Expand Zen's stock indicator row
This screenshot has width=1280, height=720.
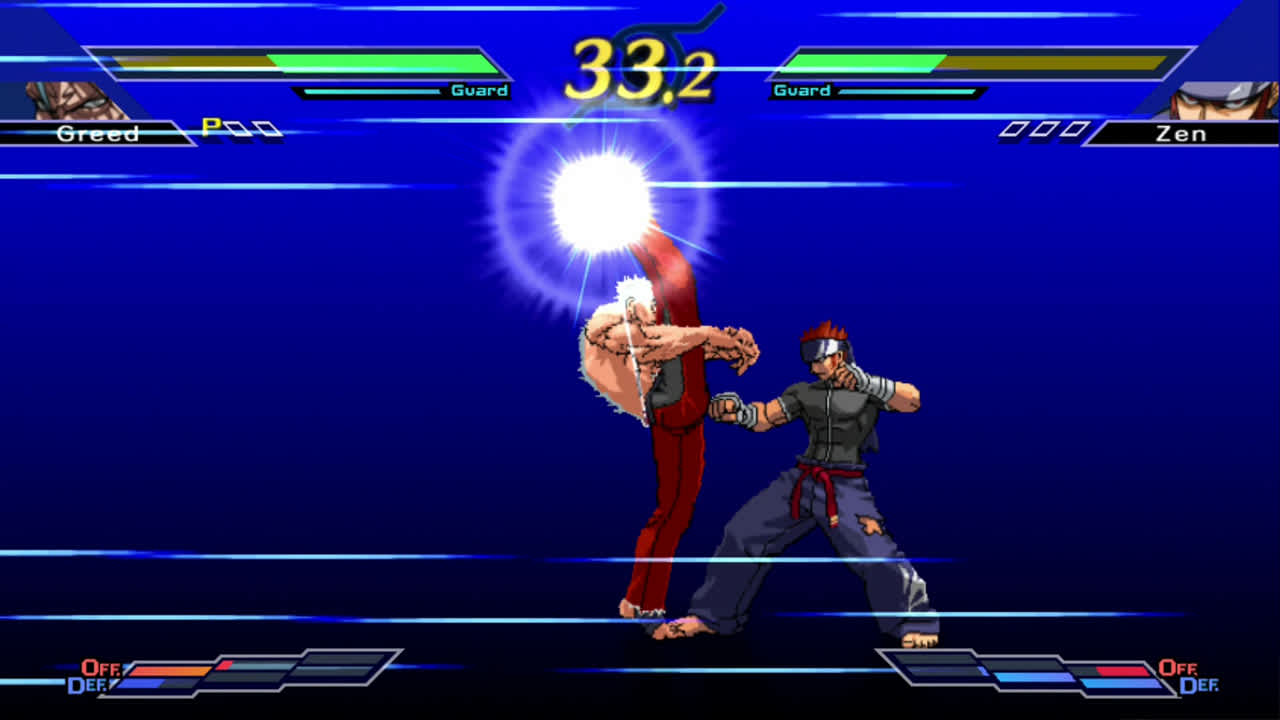1045,128
